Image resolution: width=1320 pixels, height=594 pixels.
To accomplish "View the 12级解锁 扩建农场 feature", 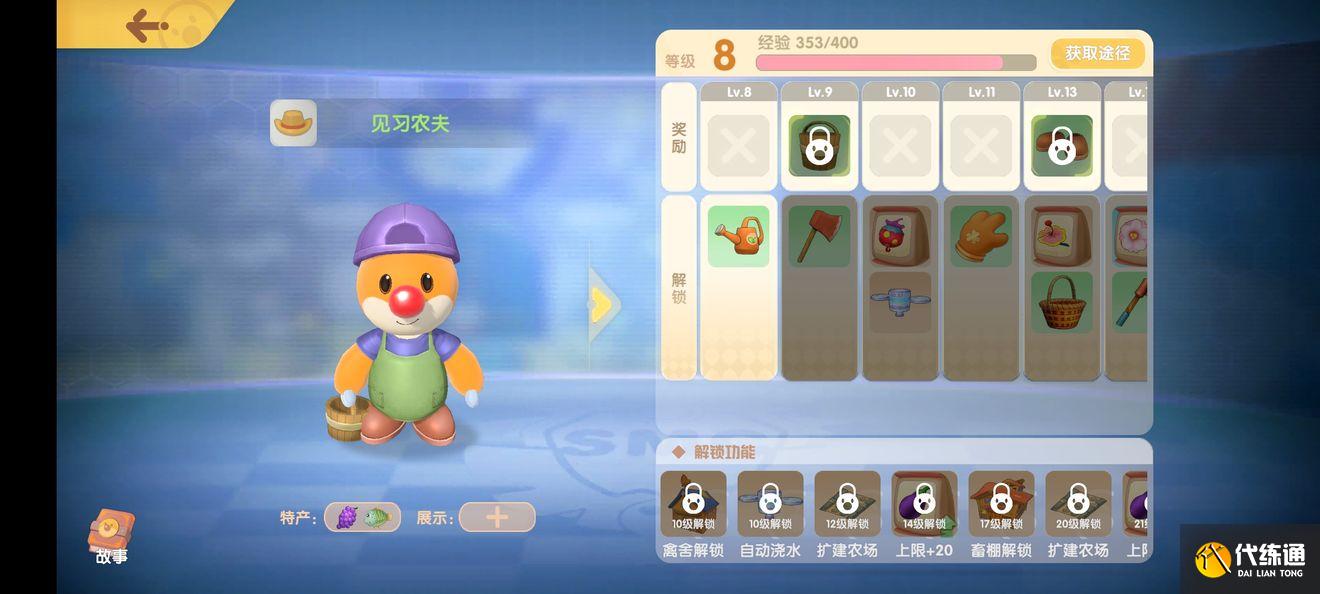I will (847, 504).
